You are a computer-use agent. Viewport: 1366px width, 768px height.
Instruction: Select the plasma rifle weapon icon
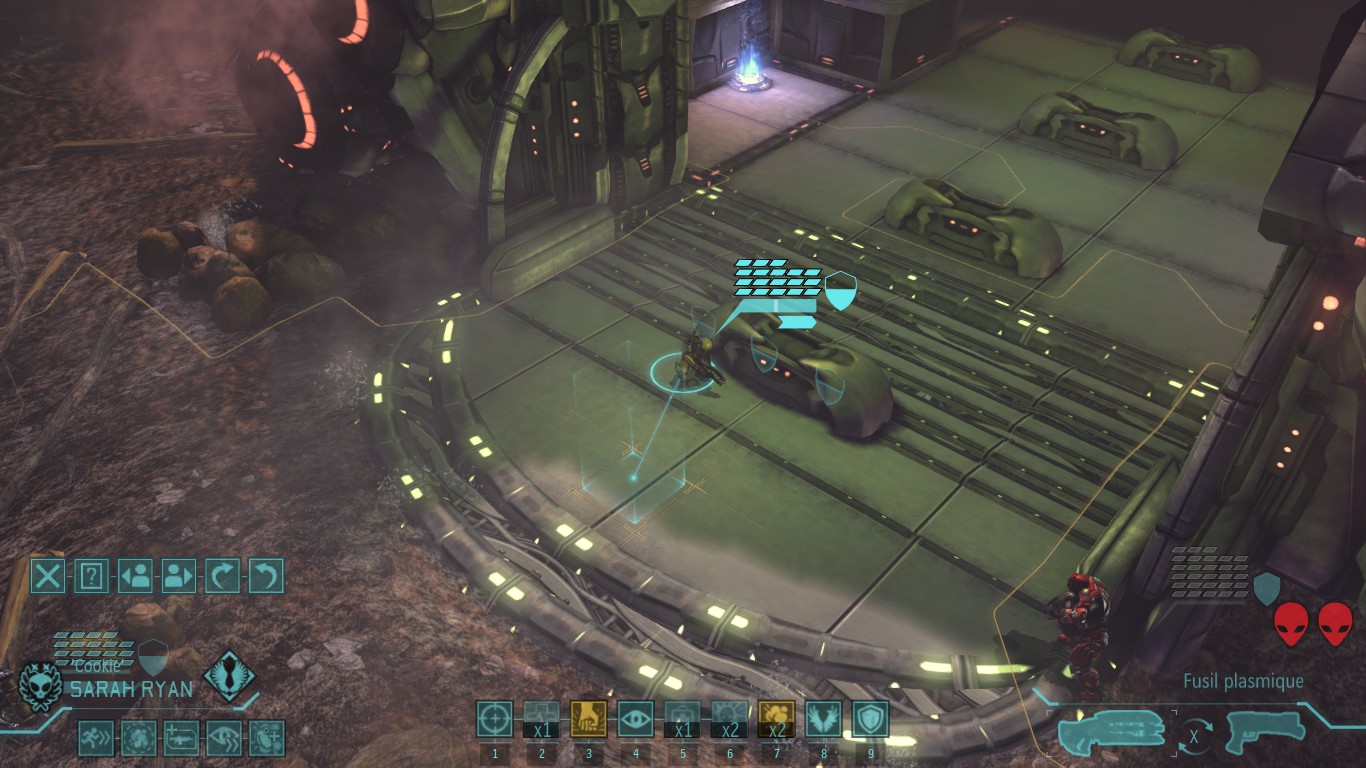click(1111, 729)
